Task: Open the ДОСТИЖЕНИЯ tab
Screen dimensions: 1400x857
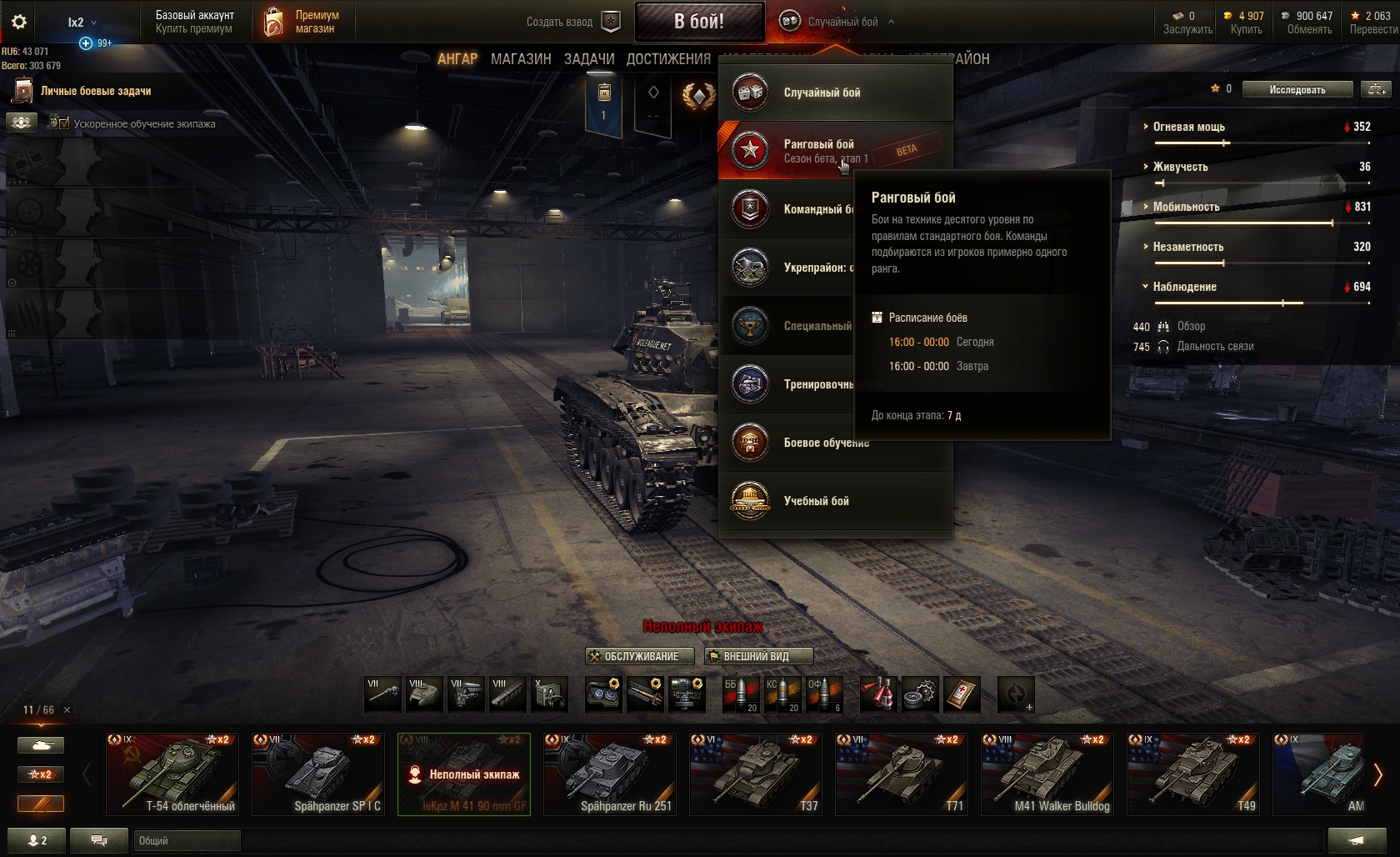Action: (668, 59)
